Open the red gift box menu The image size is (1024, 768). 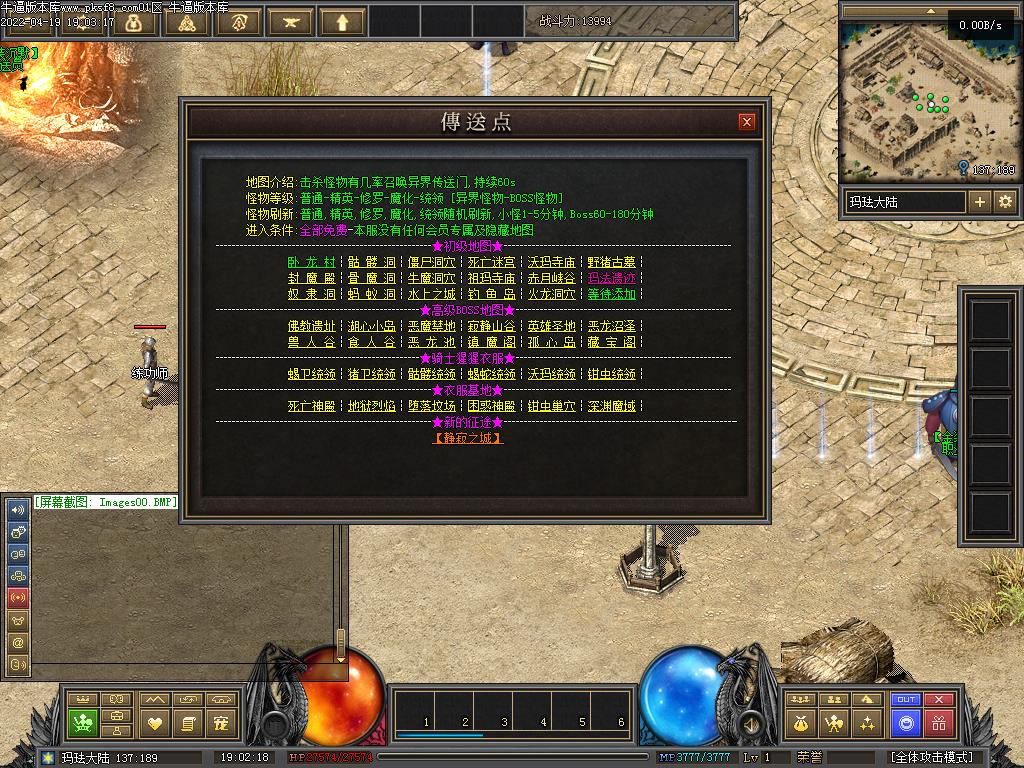(x=939, y=722)
